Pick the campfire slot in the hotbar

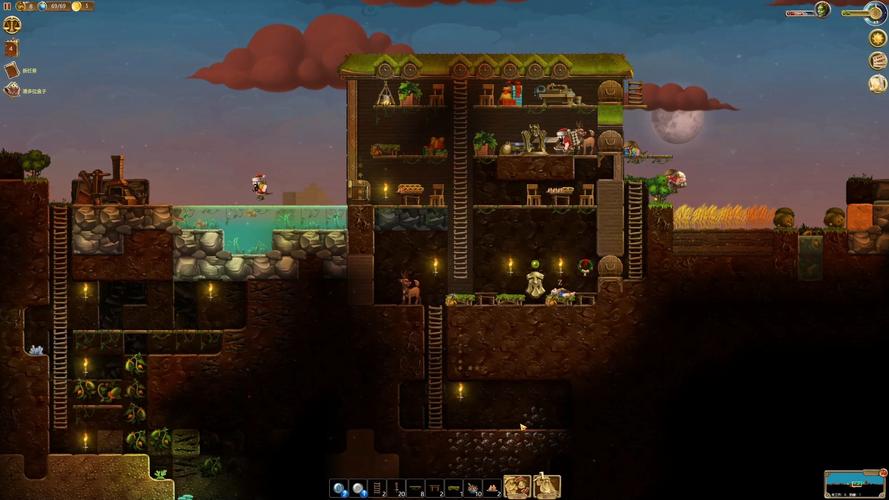[x=491, y=488]
